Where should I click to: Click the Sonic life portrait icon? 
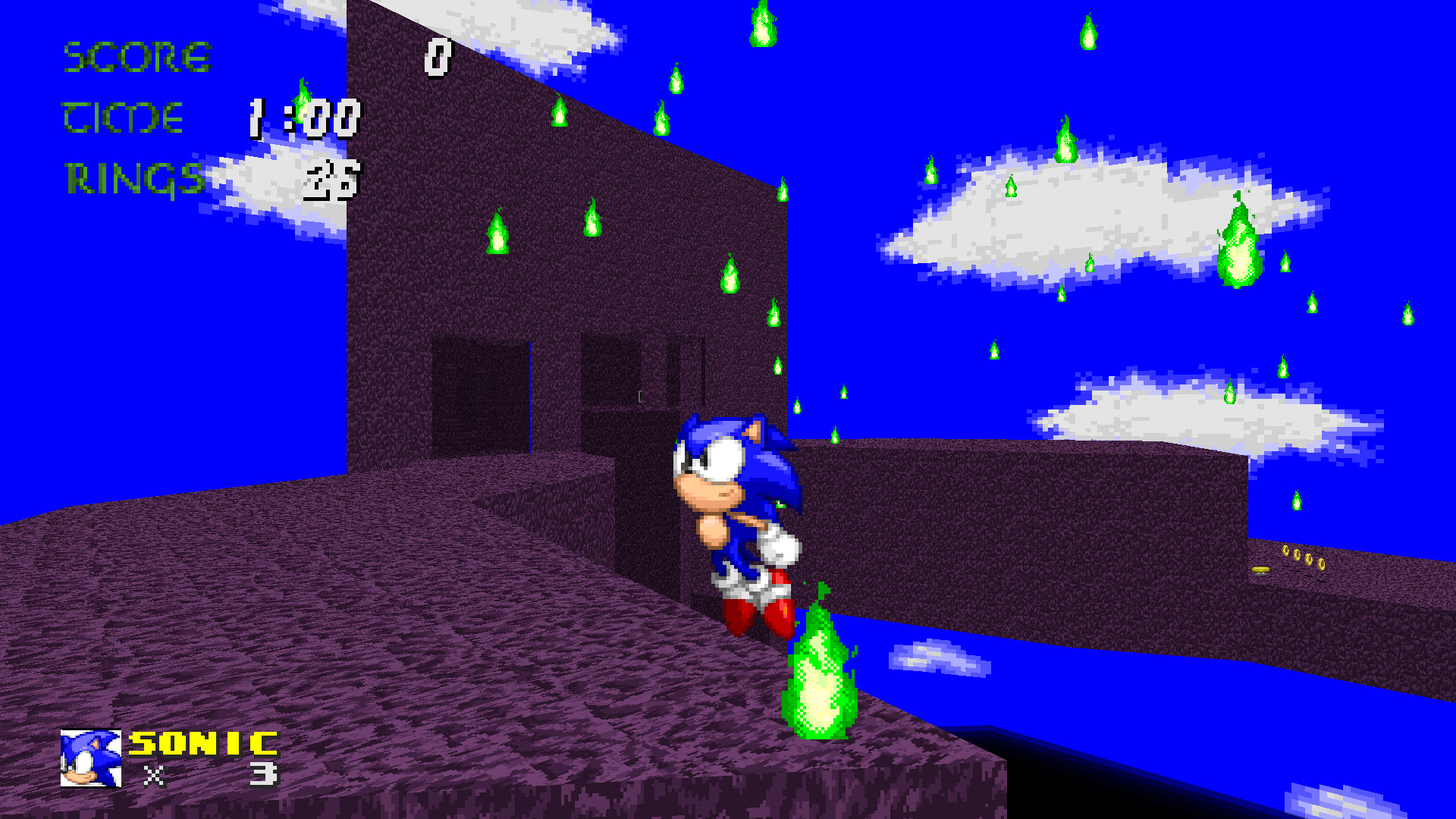[x=91, y=758]
